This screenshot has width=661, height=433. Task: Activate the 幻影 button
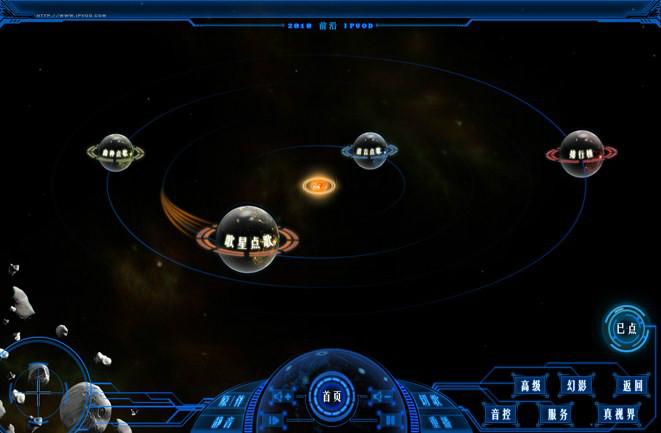tap(577, 385)
